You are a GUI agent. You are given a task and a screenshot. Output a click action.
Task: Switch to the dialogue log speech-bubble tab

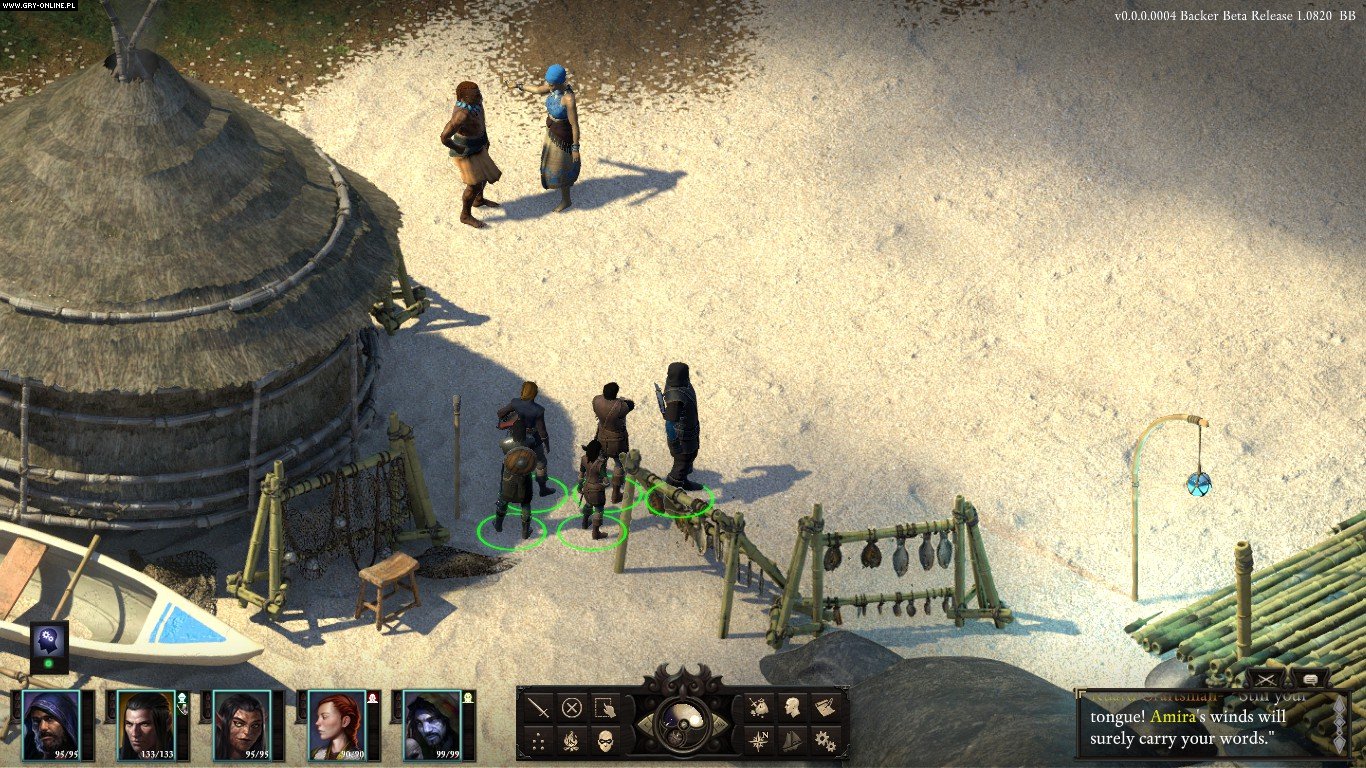pos(1311,679)
